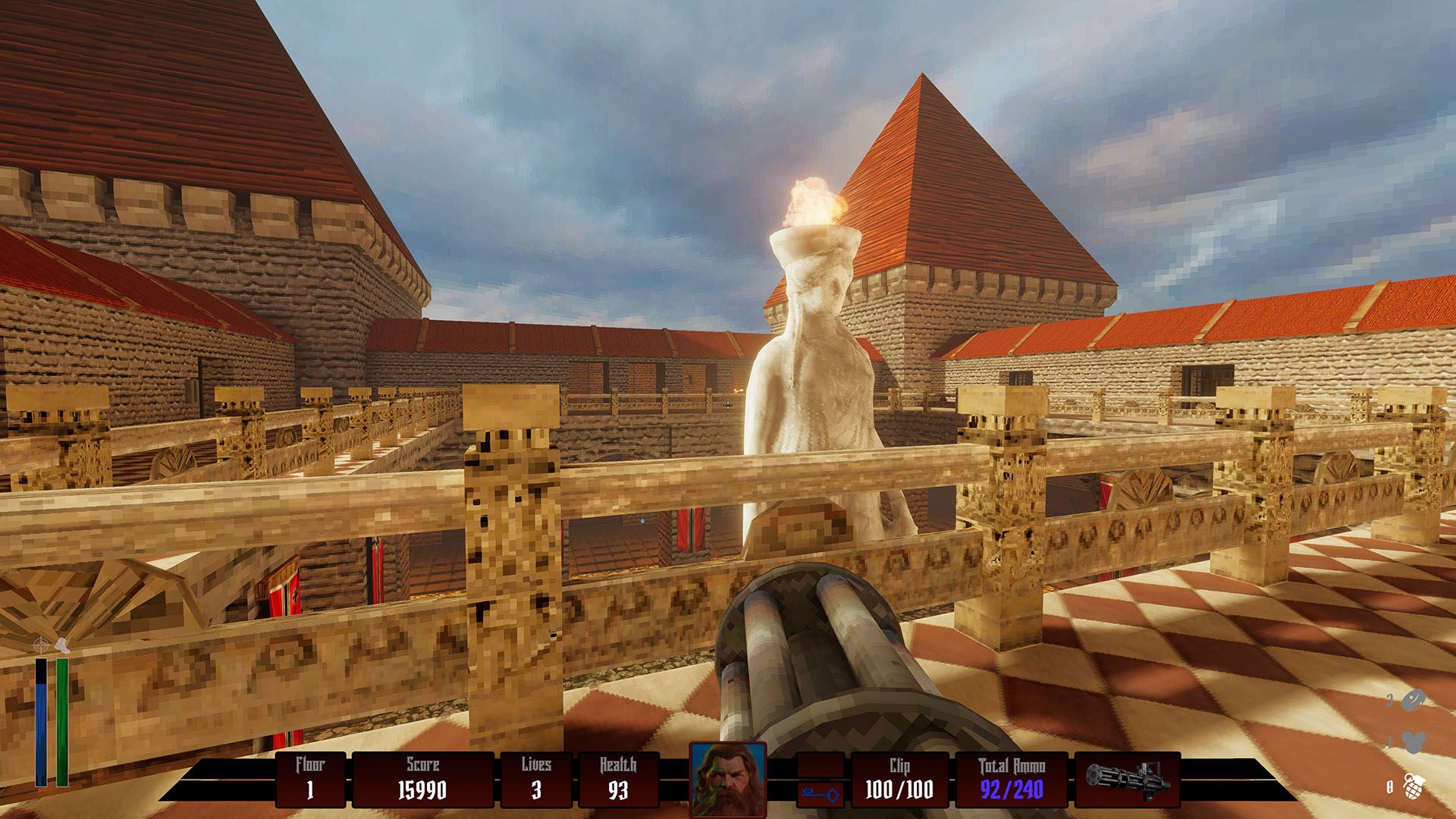Image resolution: width=1456 pixels, height=819 pixels.
Task: Select the landmine item icon
Action: click(1413, 701)
